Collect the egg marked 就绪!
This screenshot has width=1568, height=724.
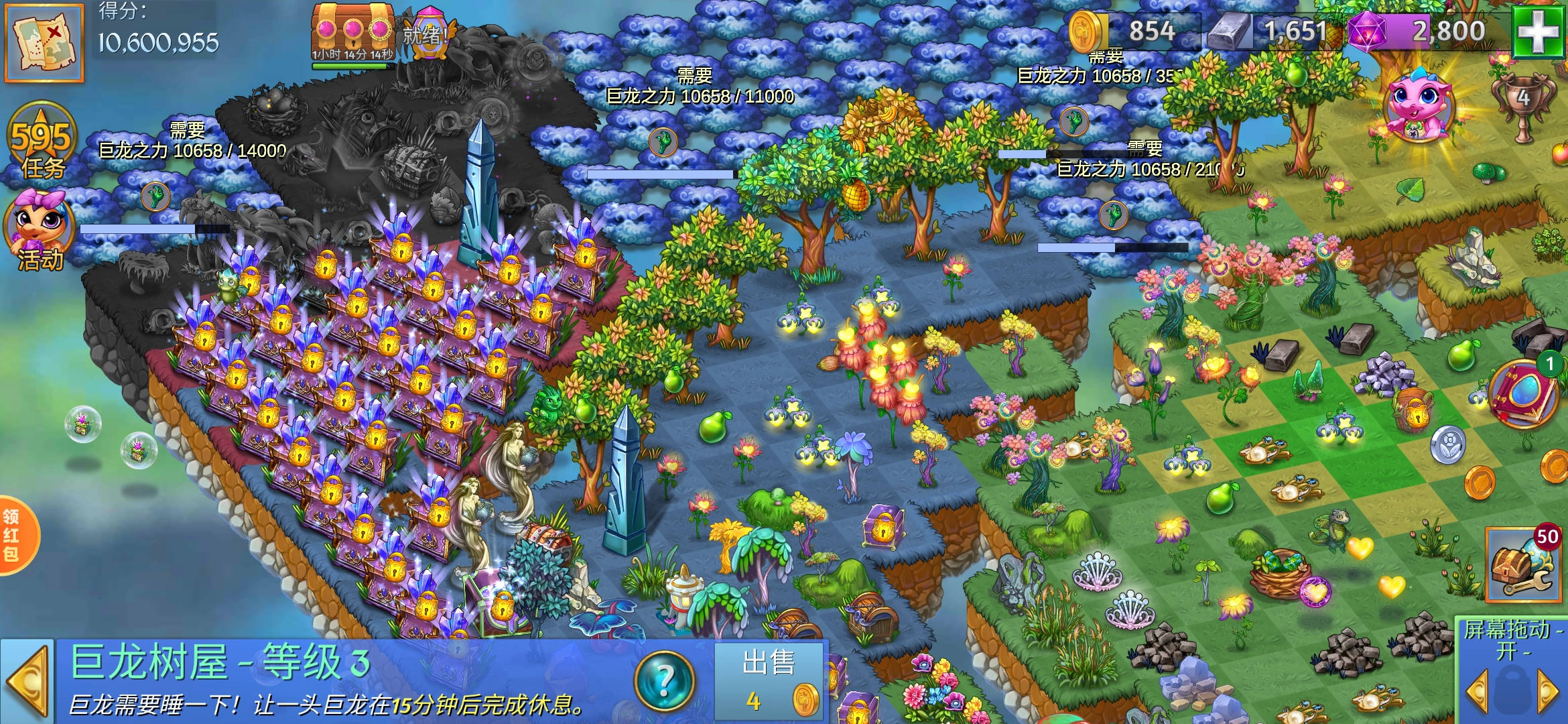(429, 32)
